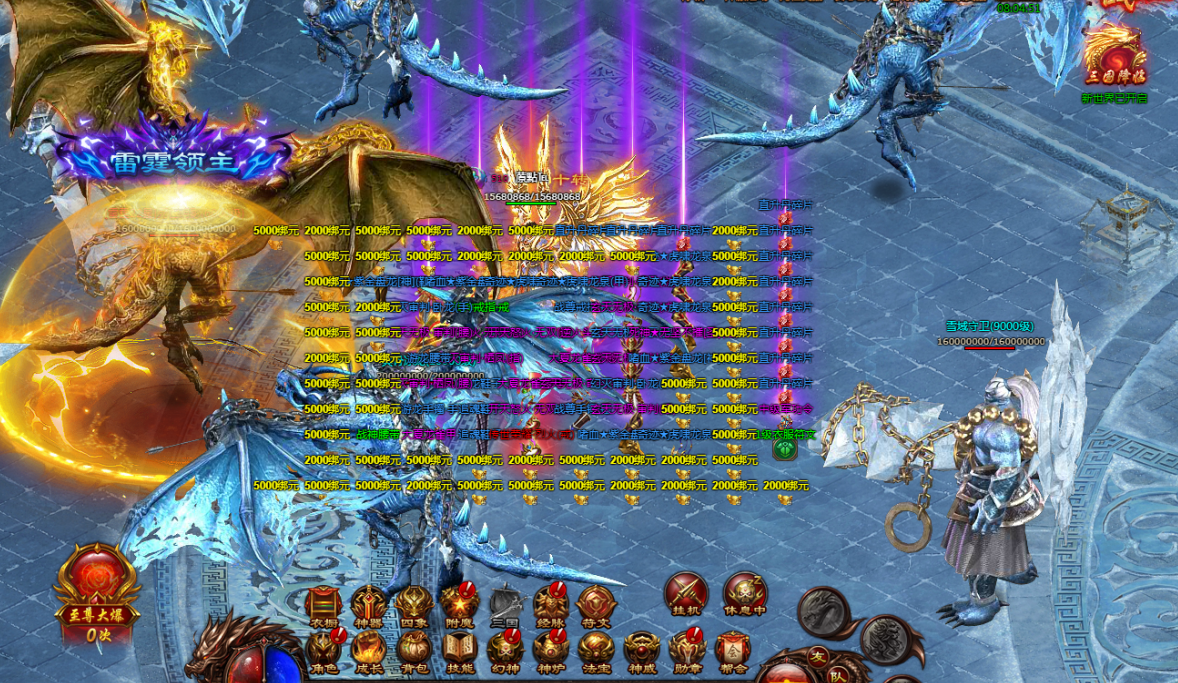The image size is (1178, 683).
Task: Open the 勋章 medal menu
Action: [x=688, y=651]
